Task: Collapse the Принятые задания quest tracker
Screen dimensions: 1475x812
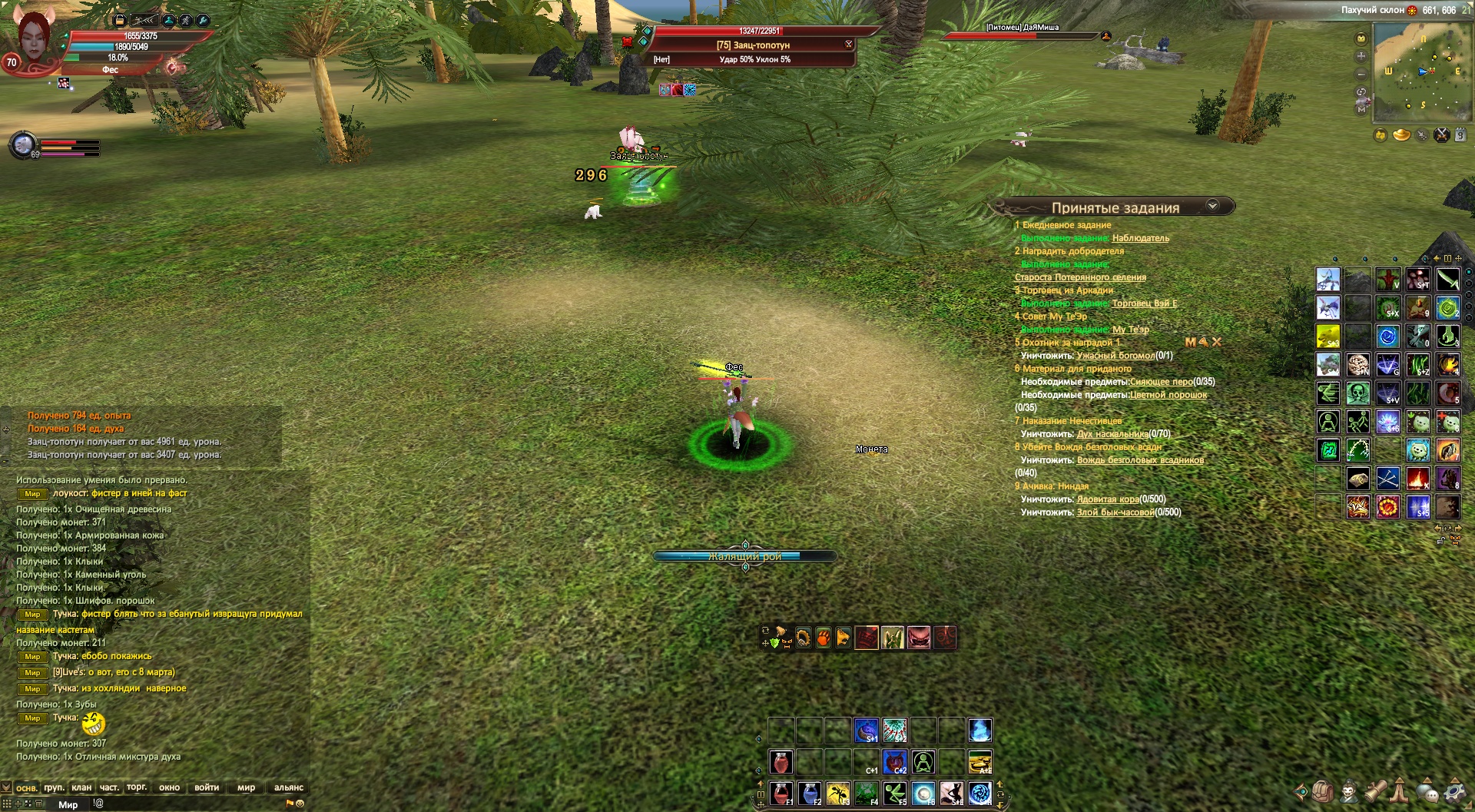Action: click(1212, 206)
